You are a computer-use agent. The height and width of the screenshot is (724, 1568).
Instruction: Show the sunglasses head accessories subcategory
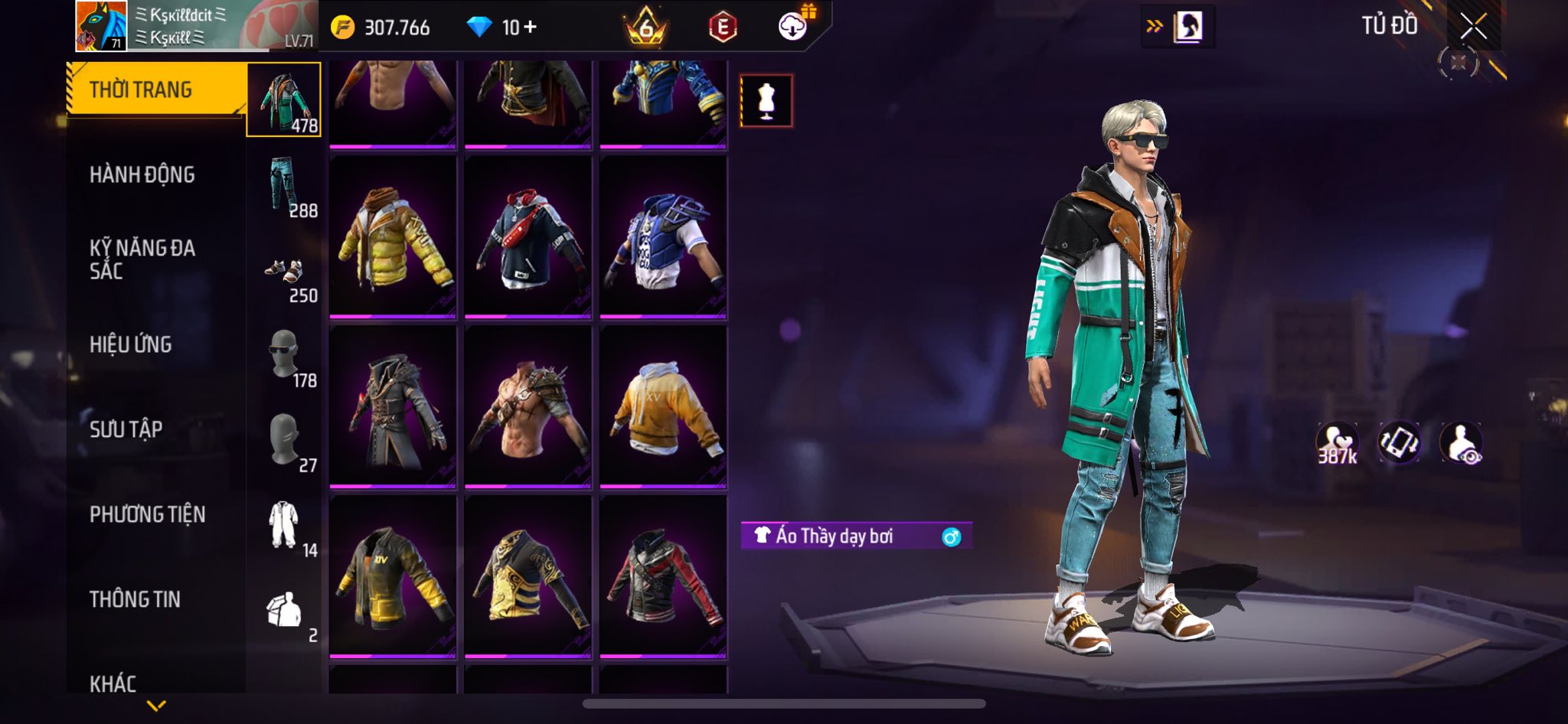[284, 355]
